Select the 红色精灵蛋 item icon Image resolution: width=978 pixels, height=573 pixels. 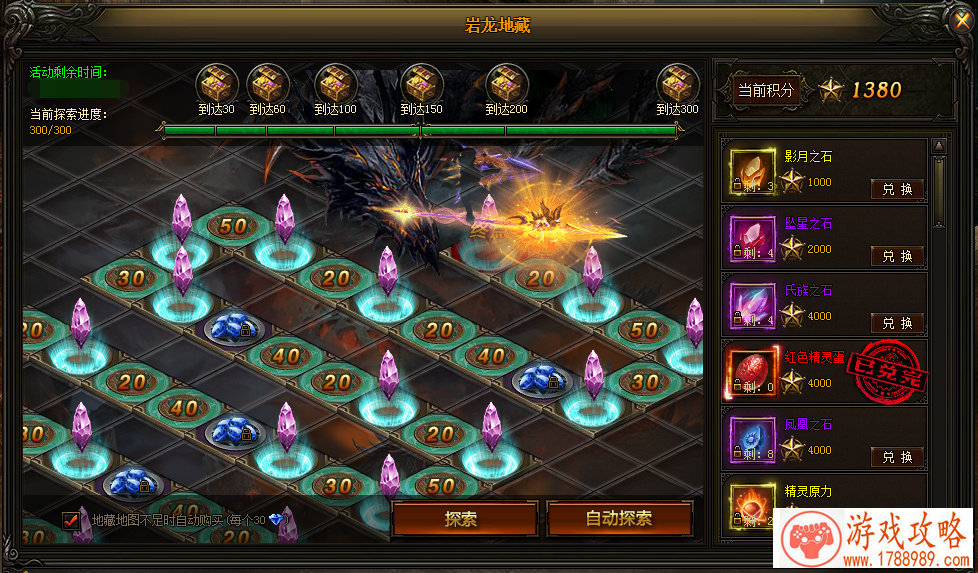[x=750, y=372]
